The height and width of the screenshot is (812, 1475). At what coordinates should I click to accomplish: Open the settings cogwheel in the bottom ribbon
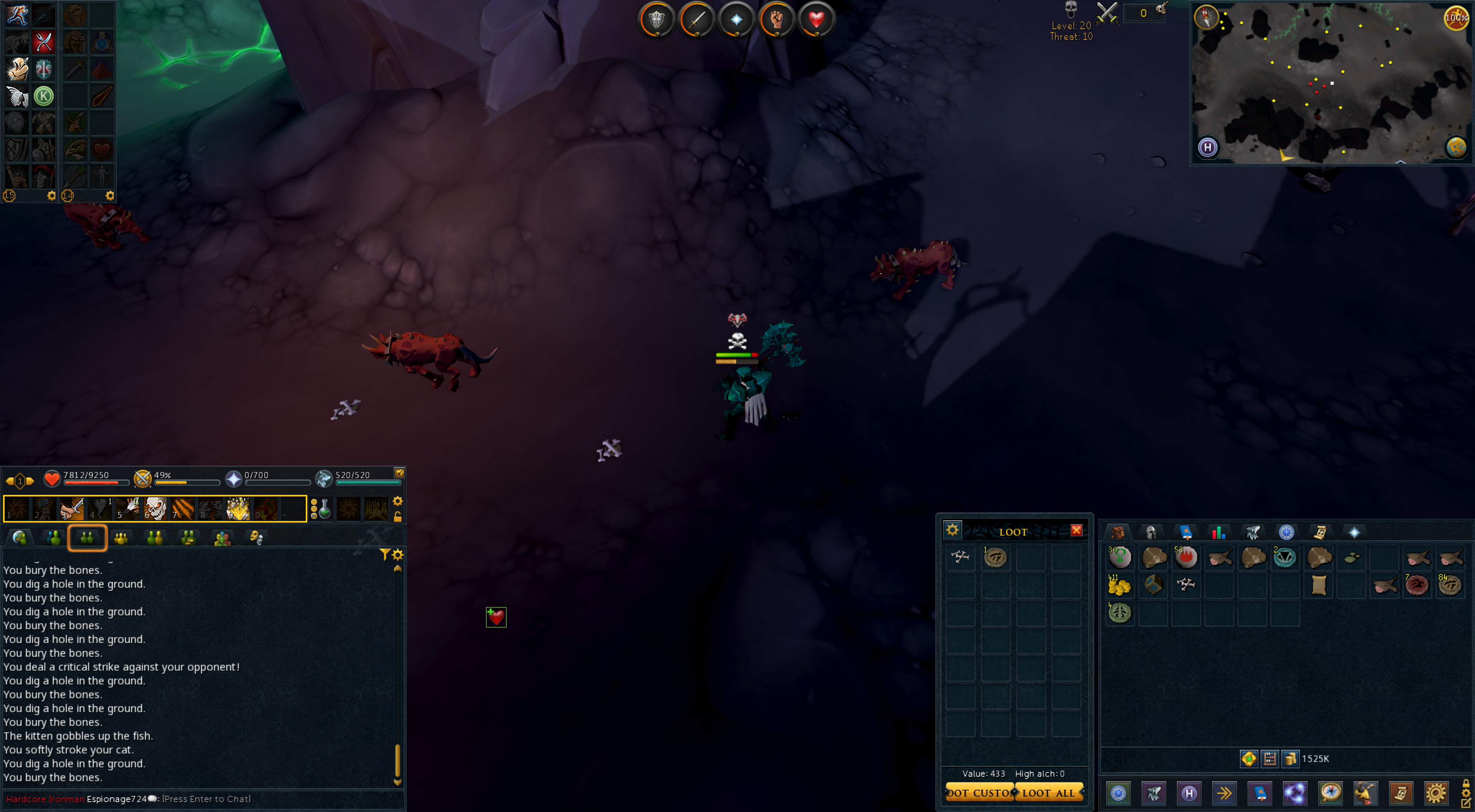(1435, 793)
